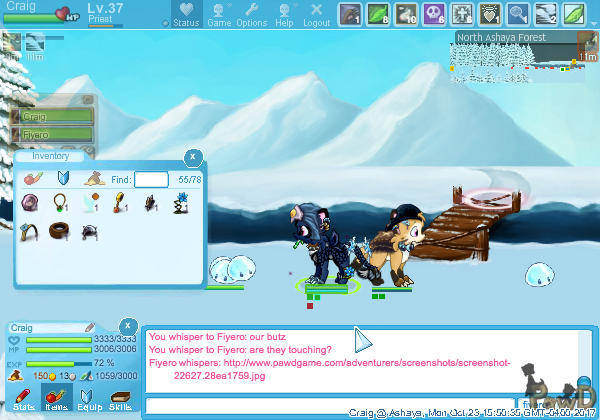
Task: Select the blue flower inventory item
Action: point(181,204)
